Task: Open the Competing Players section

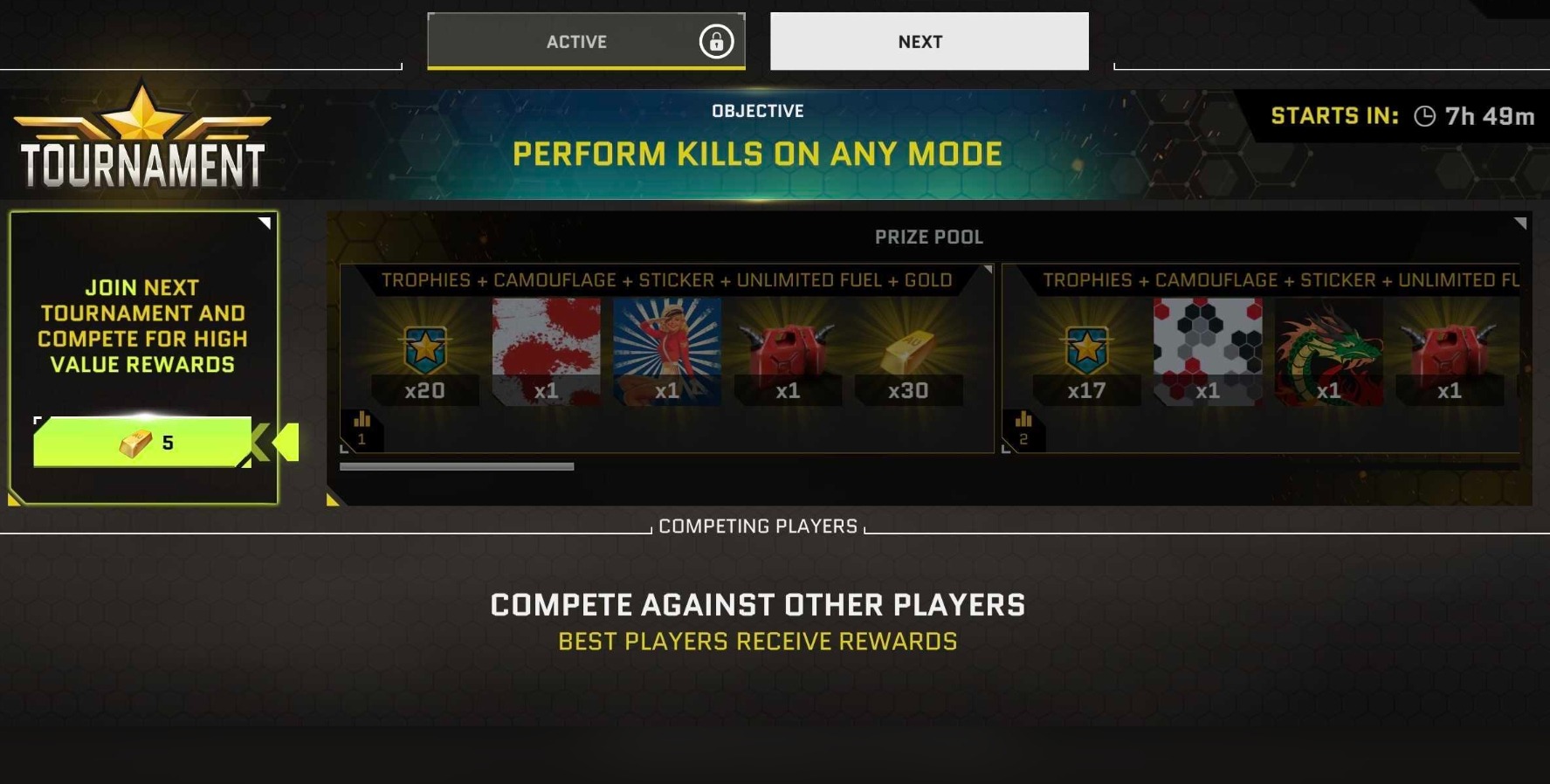Action: point(758,526)
